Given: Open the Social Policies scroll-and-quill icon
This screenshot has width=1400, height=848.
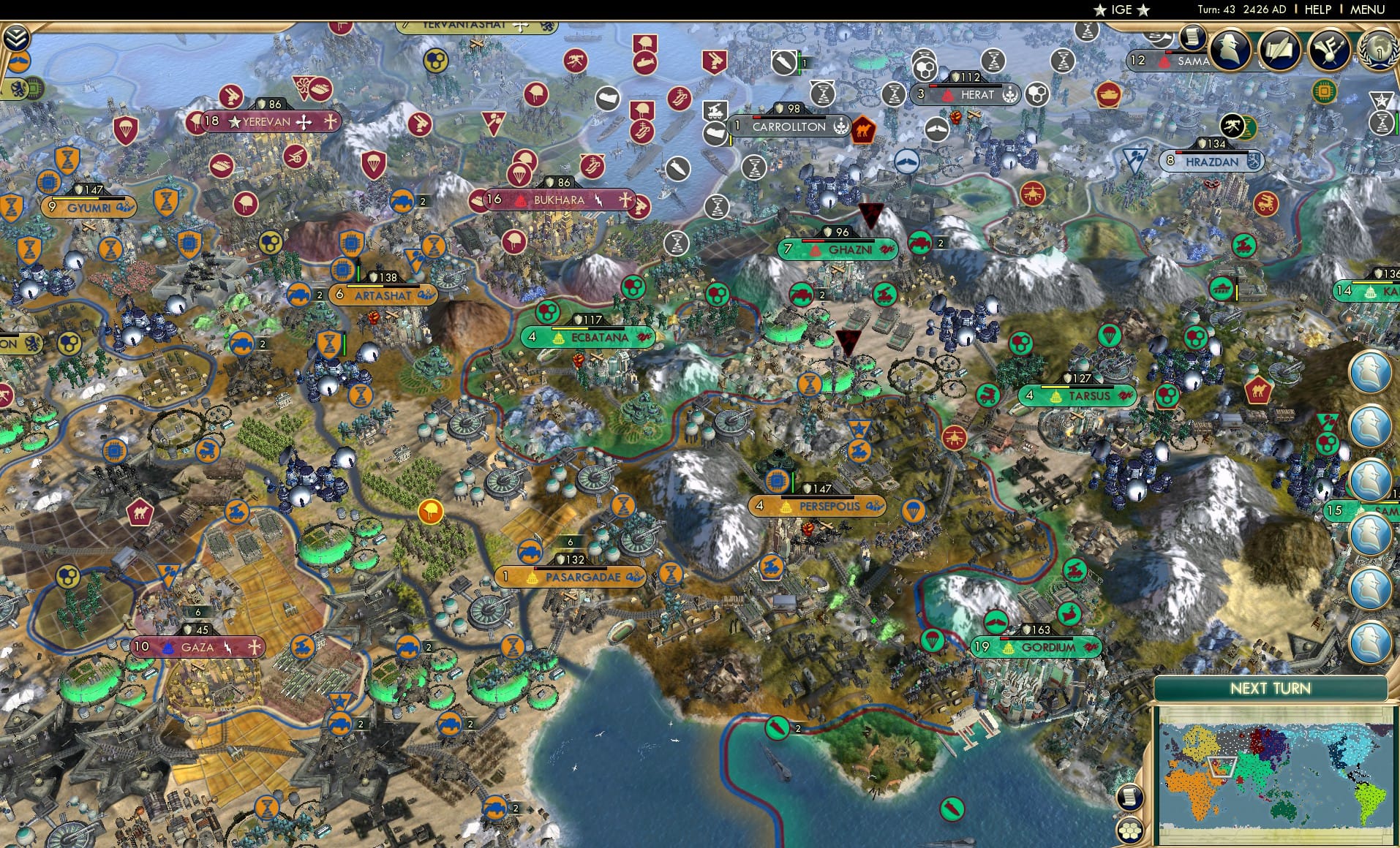Looking at the screenshot, I should coord(1279,50).
